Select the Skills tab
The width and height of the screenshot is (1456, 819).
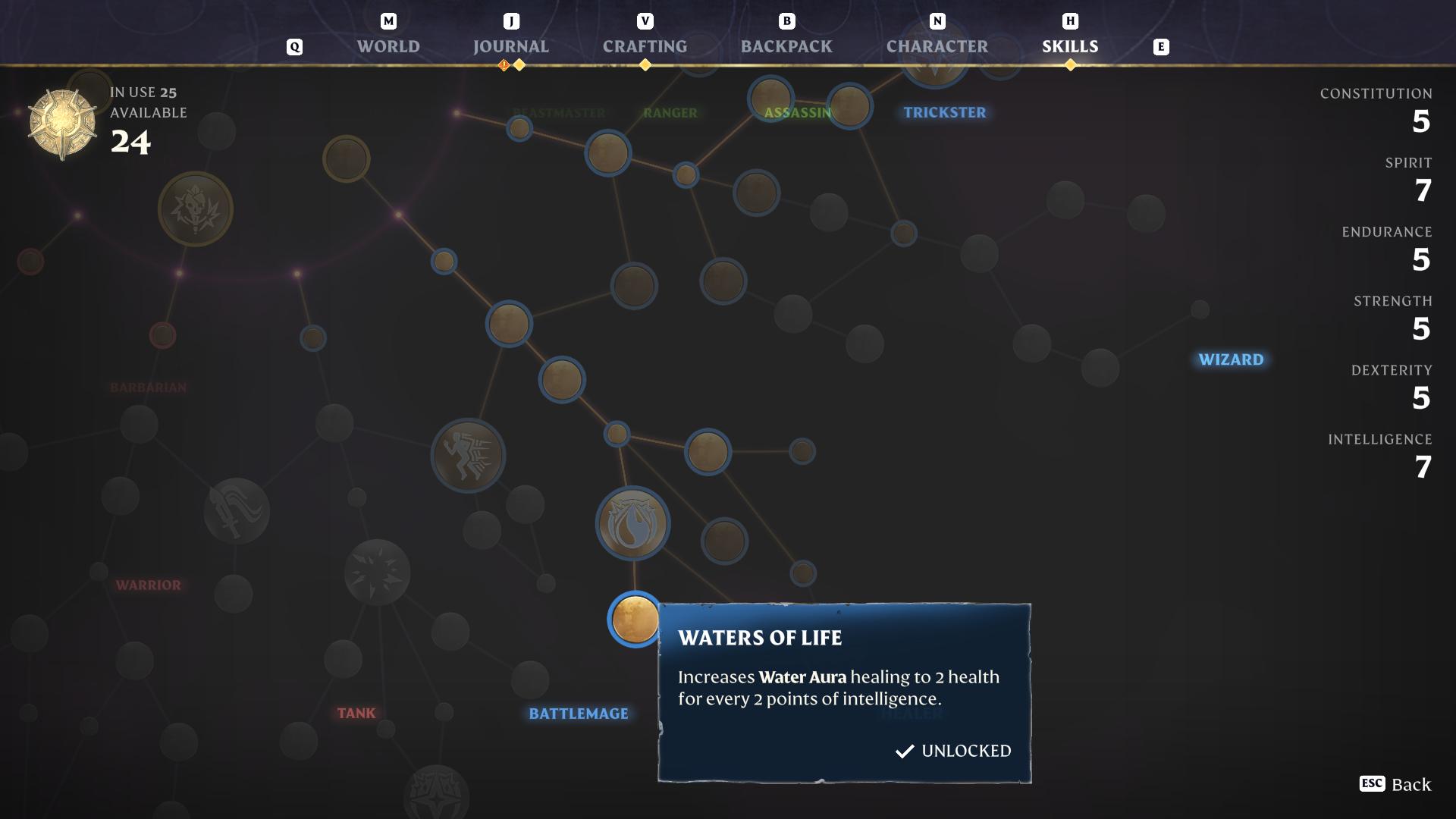click(1069, 46)
